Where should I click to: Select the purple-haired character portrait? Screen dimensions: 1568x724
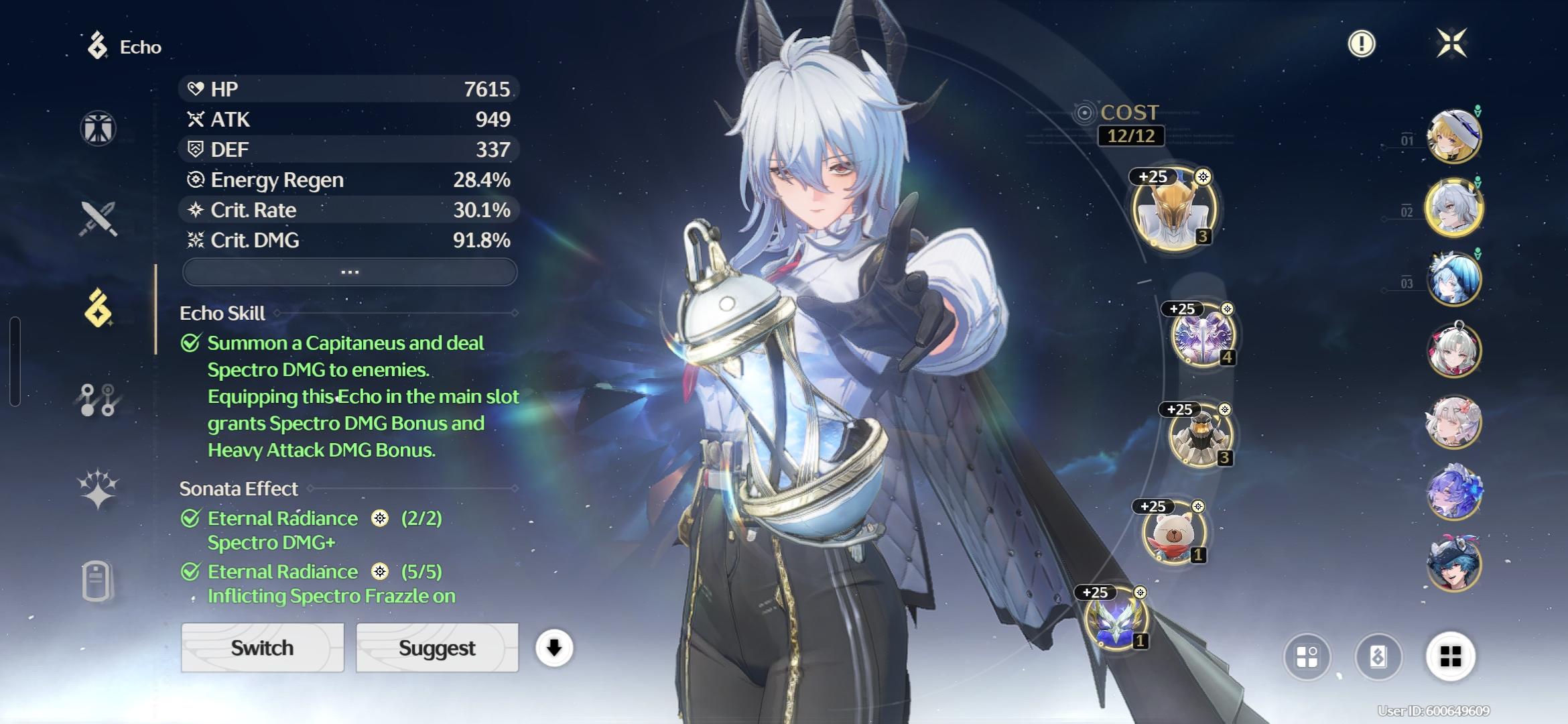1453,493
